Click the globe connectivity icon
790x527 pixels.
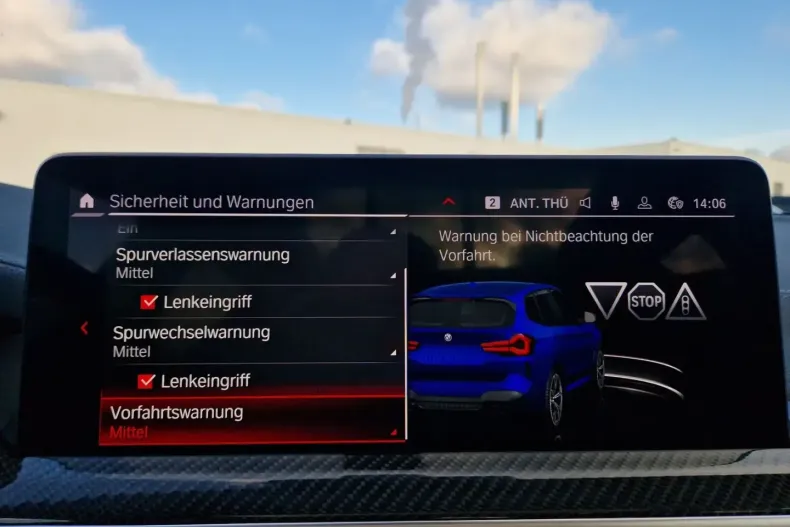pyautogui.click(x=675, y=203)
